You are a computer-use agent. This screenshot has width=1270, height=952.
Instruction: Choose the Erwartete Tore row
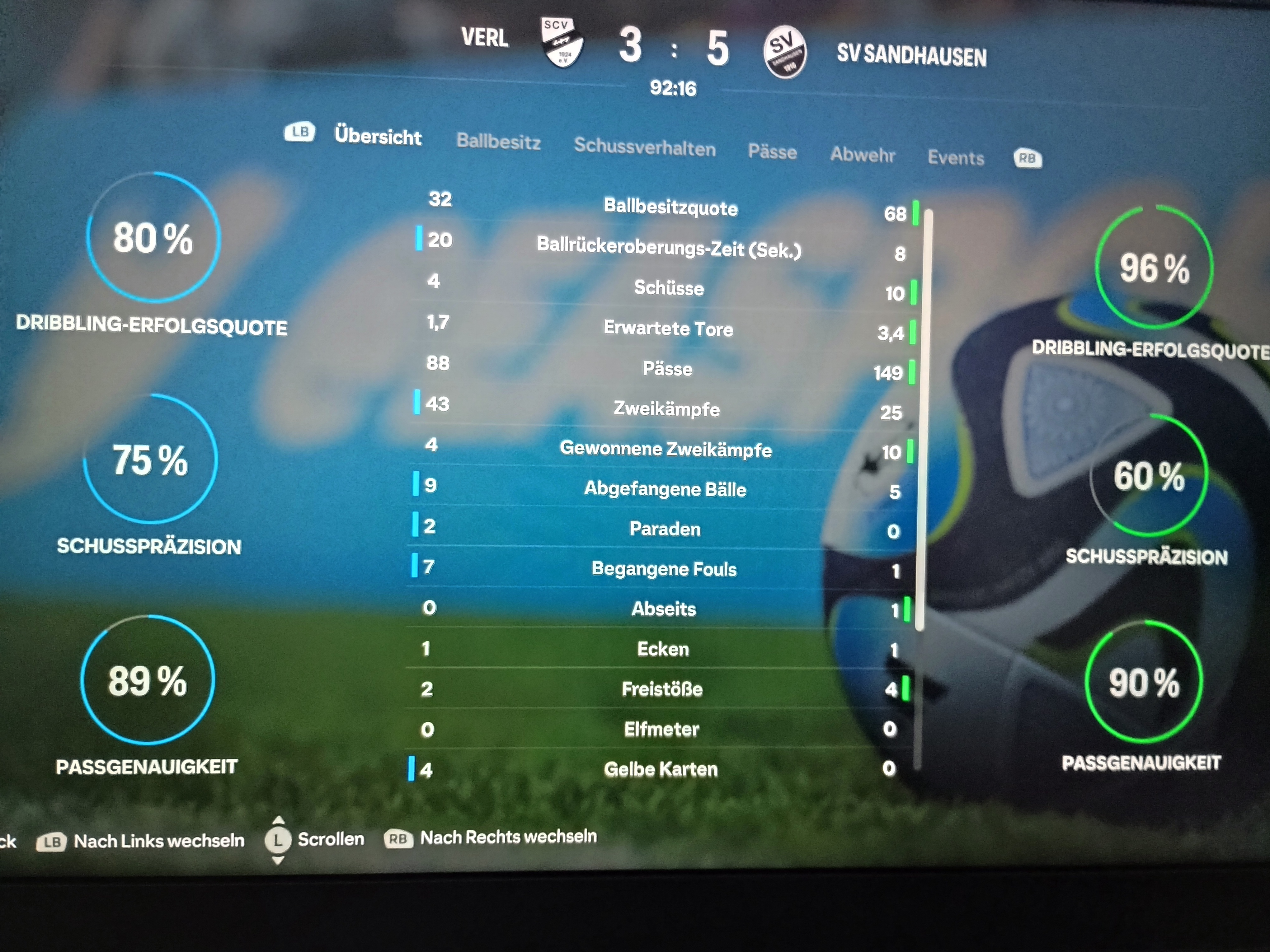point(668,328)
